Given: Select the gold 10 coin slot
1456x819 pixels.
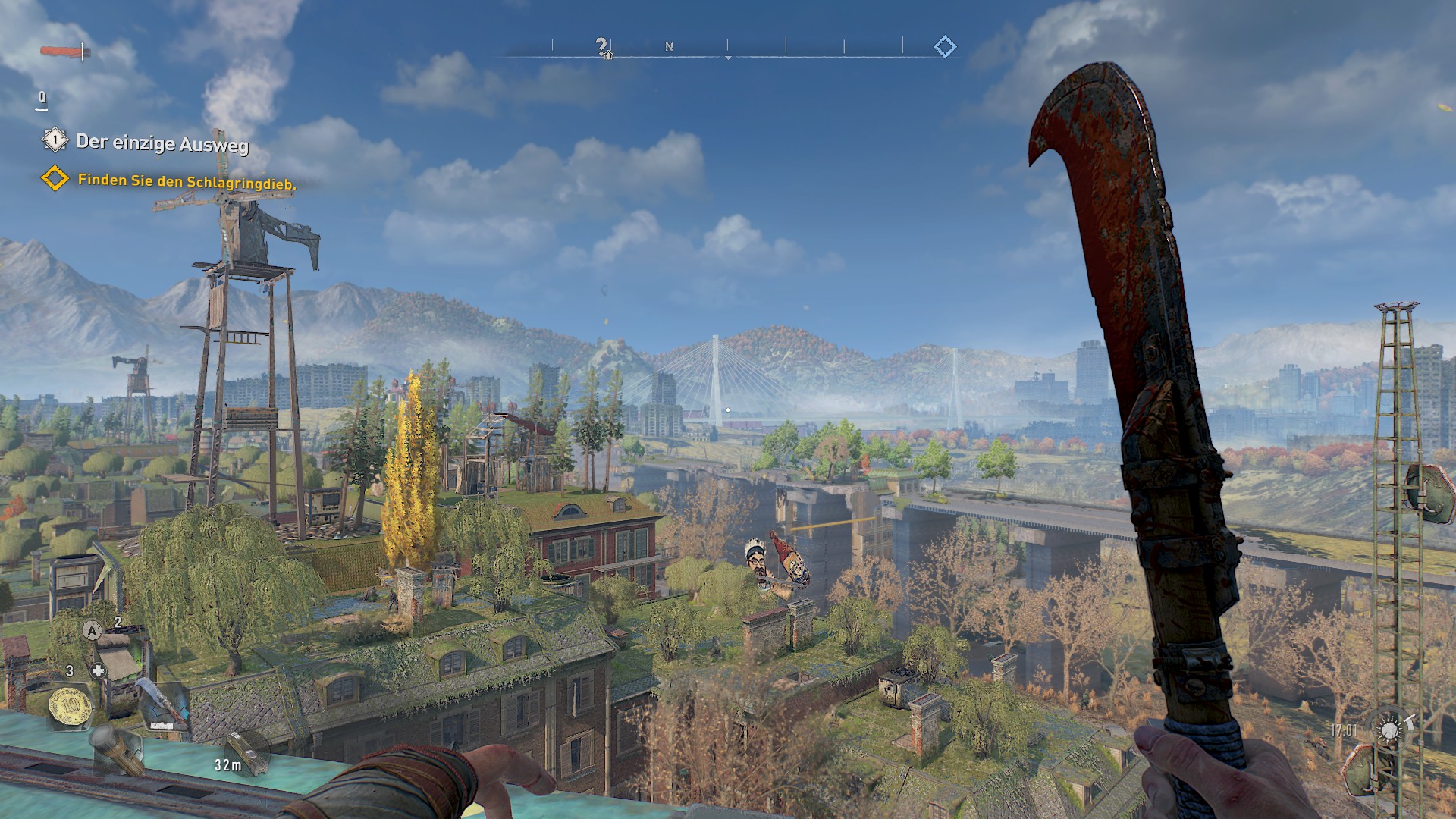Looking at the screenshot, I should point(71,708).
